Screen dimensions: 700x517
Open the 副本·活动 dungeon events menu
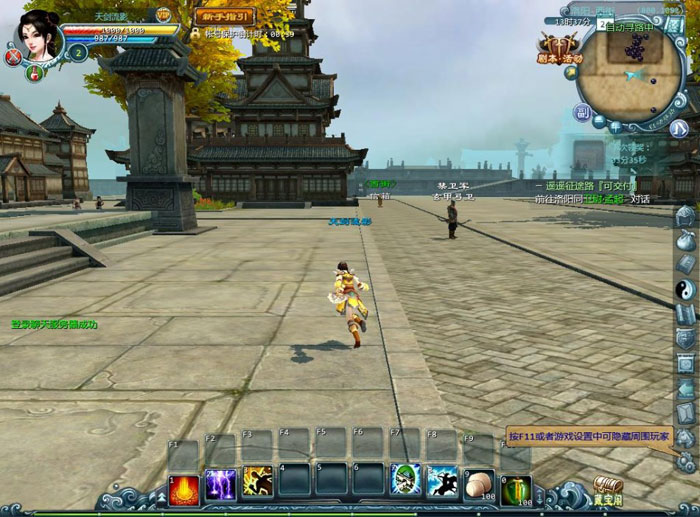pyautogui.click(x=560, y=48)
